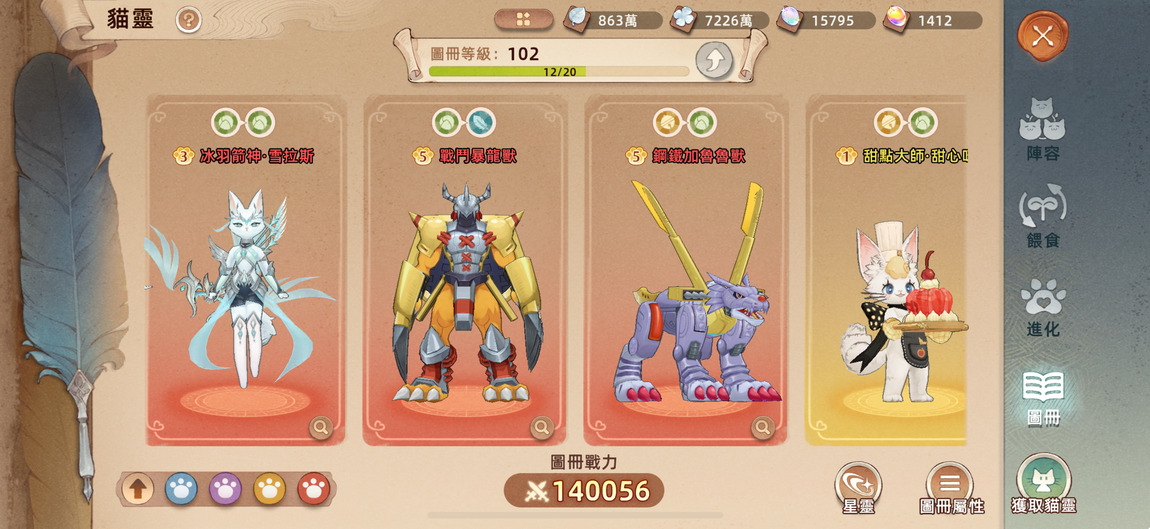
Task: Open the 星靈 button
Action: (x=858, y=487)
